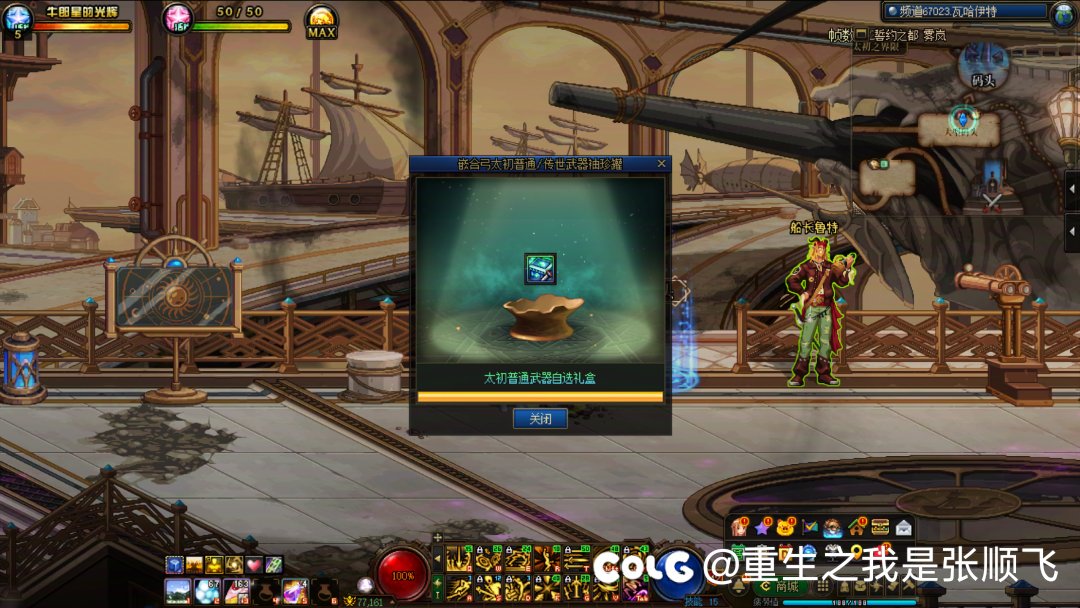Screen dimensions: 1080x608
Task: Open the house menu icon
Action: (x=857, y=527)
